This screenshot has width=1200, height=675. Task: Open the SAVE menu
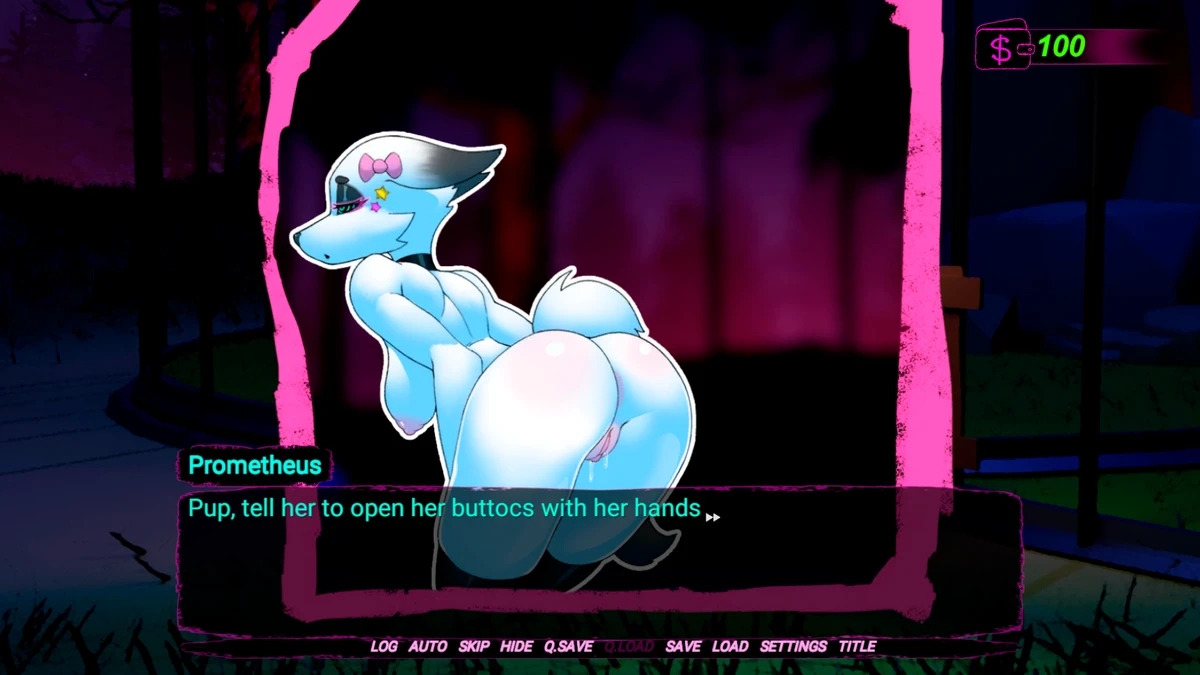pos(683,646)
